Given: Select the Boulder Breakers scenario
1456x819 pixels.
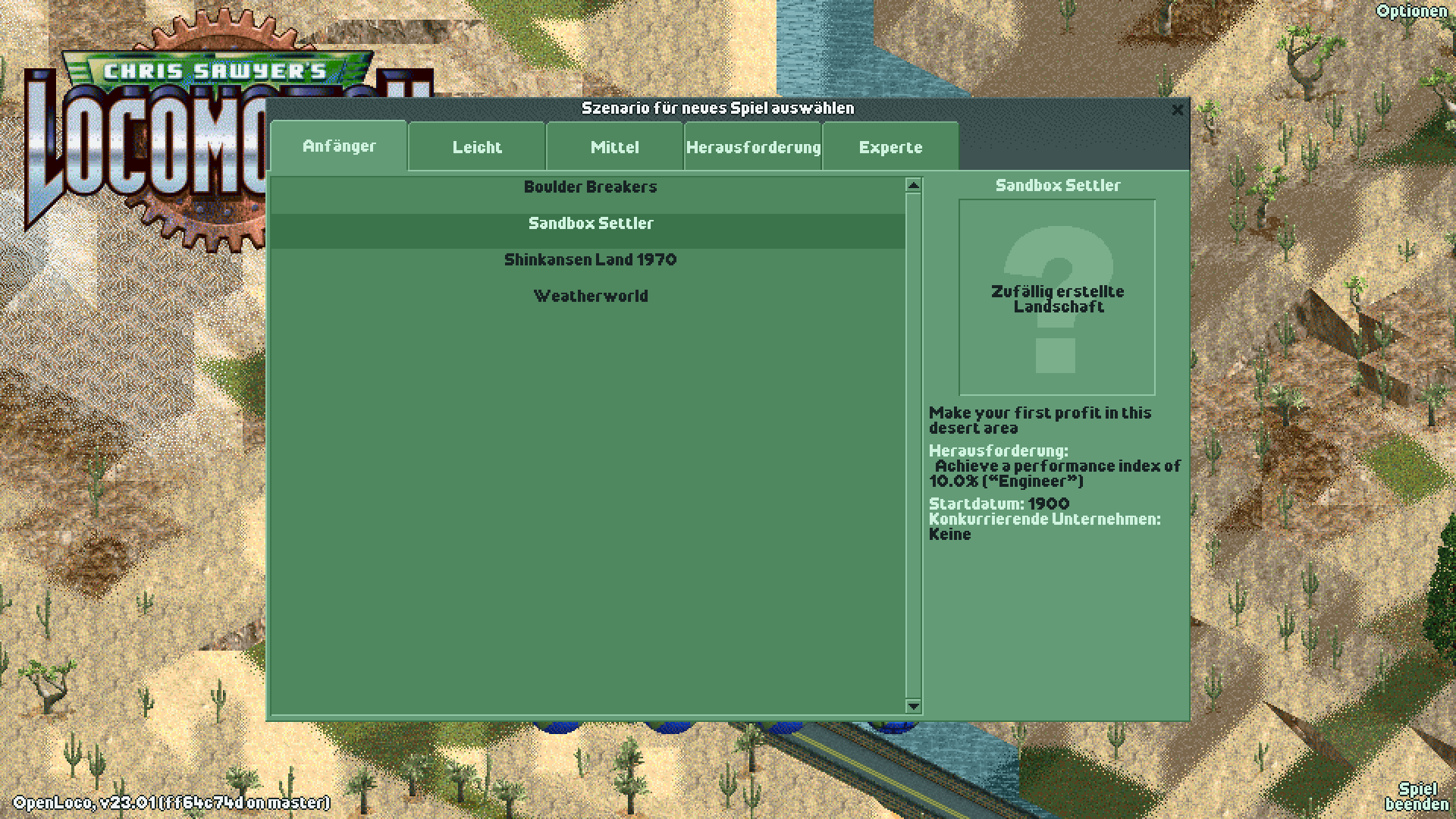Looking at the screenshot, I should tap(591, 187).
